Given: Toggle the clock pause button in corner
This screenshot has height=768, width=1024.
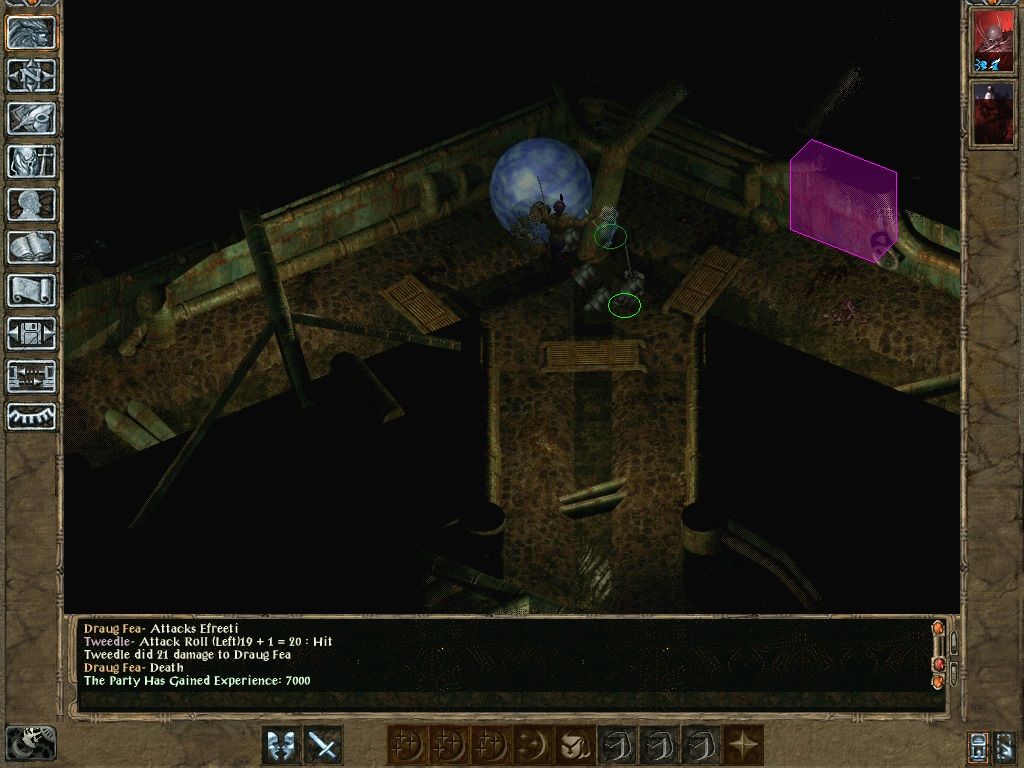Looking at the screenshot, I should coord(30,743).
